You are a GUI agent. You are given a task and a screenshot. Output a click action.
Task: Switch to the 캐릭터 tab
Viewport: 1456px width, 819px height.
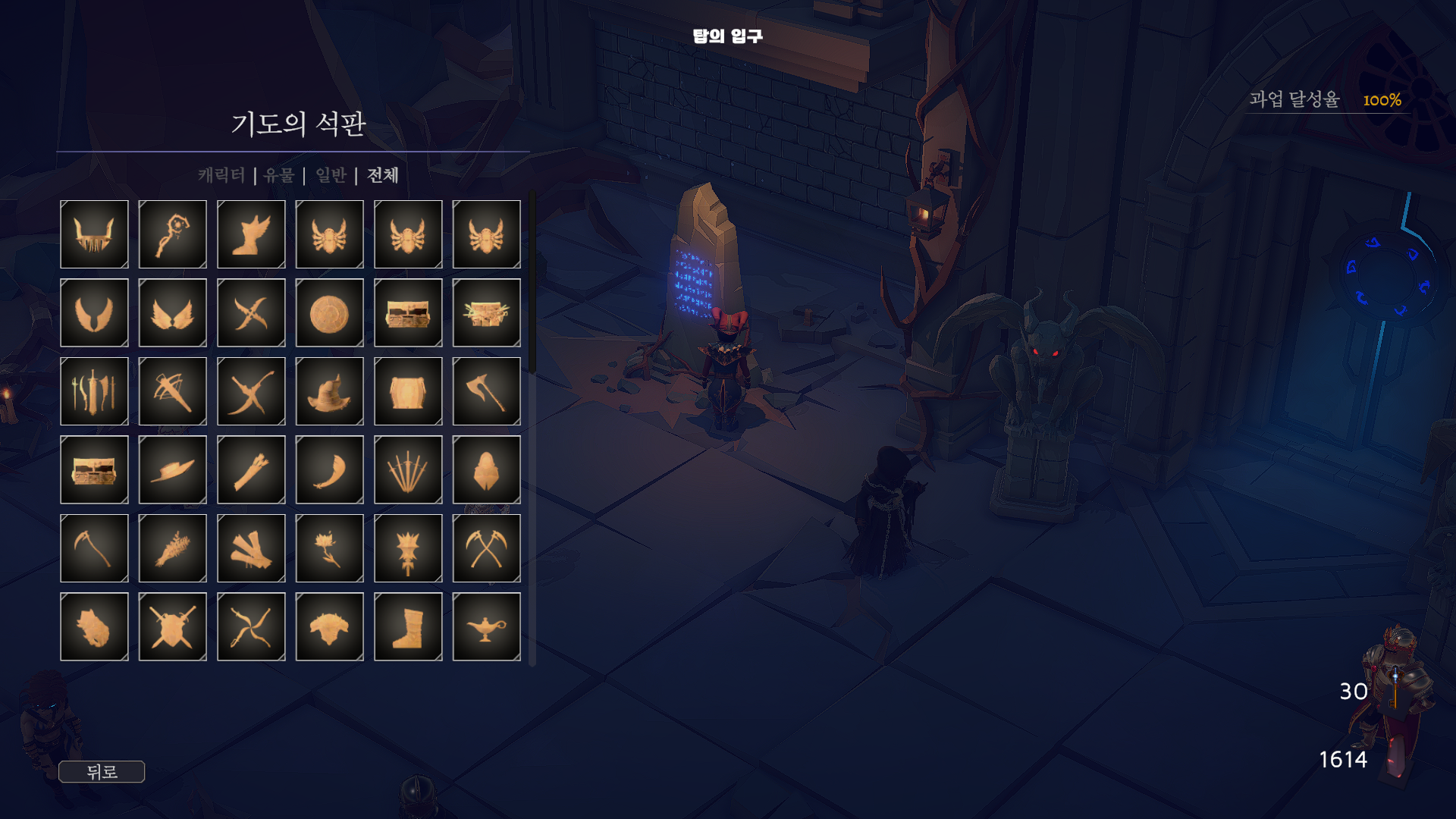tap(221, 175)
